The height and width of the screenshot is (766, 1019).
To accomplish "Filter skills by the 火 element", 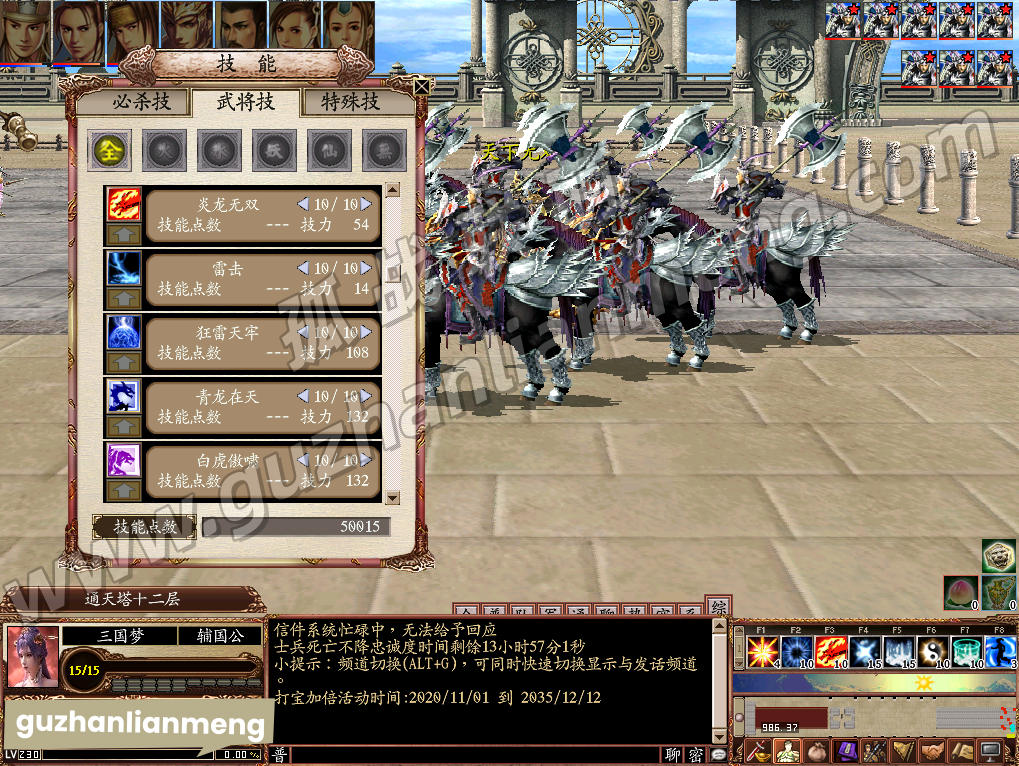I will tap(164, 151).
